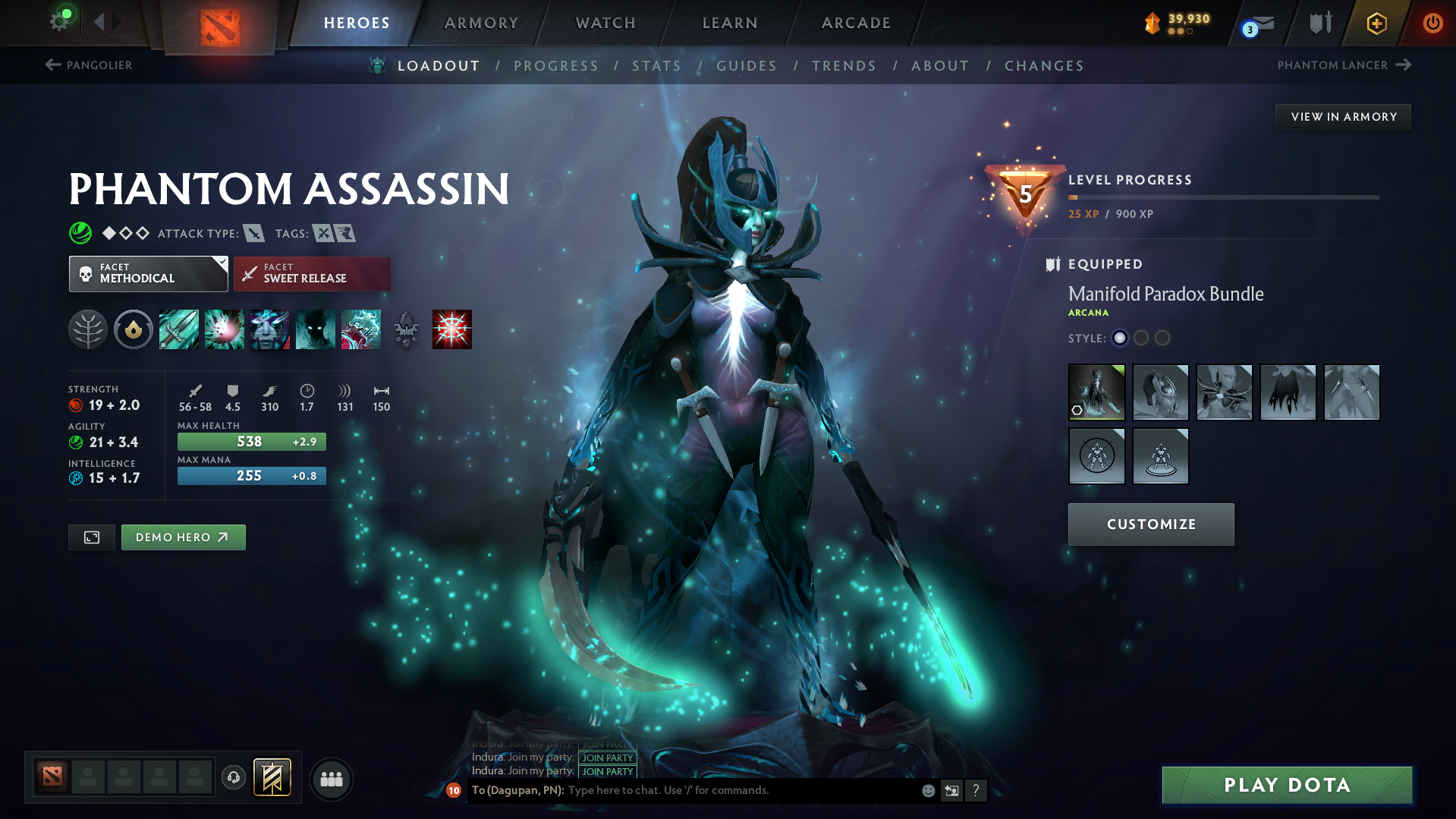The width and height of the screenshot is (1456, 819).
Task: Open the Armory tab
Action: [x=481, y=23]
